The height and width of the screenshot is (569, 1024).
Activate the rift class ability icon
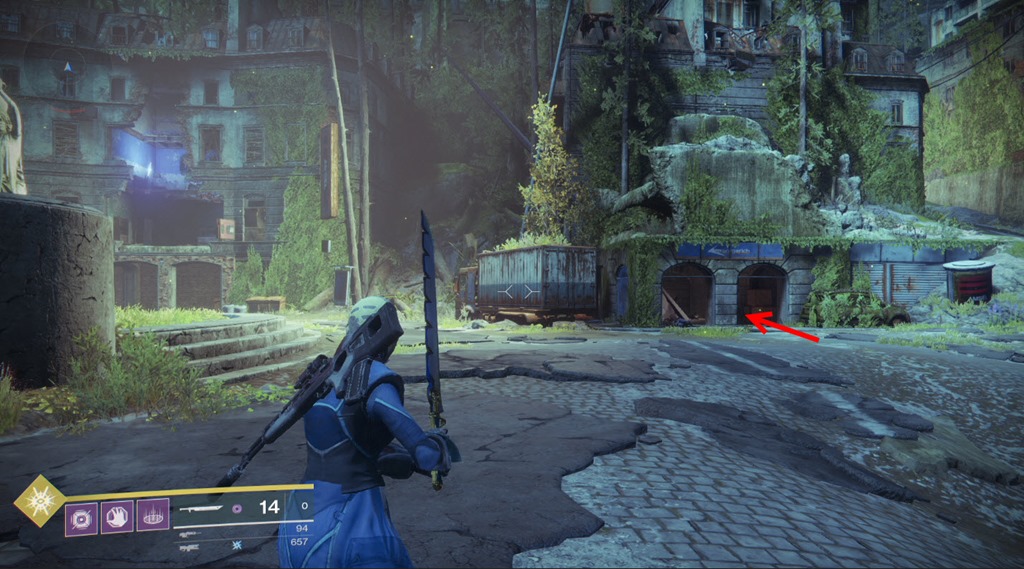coord(153,515)
